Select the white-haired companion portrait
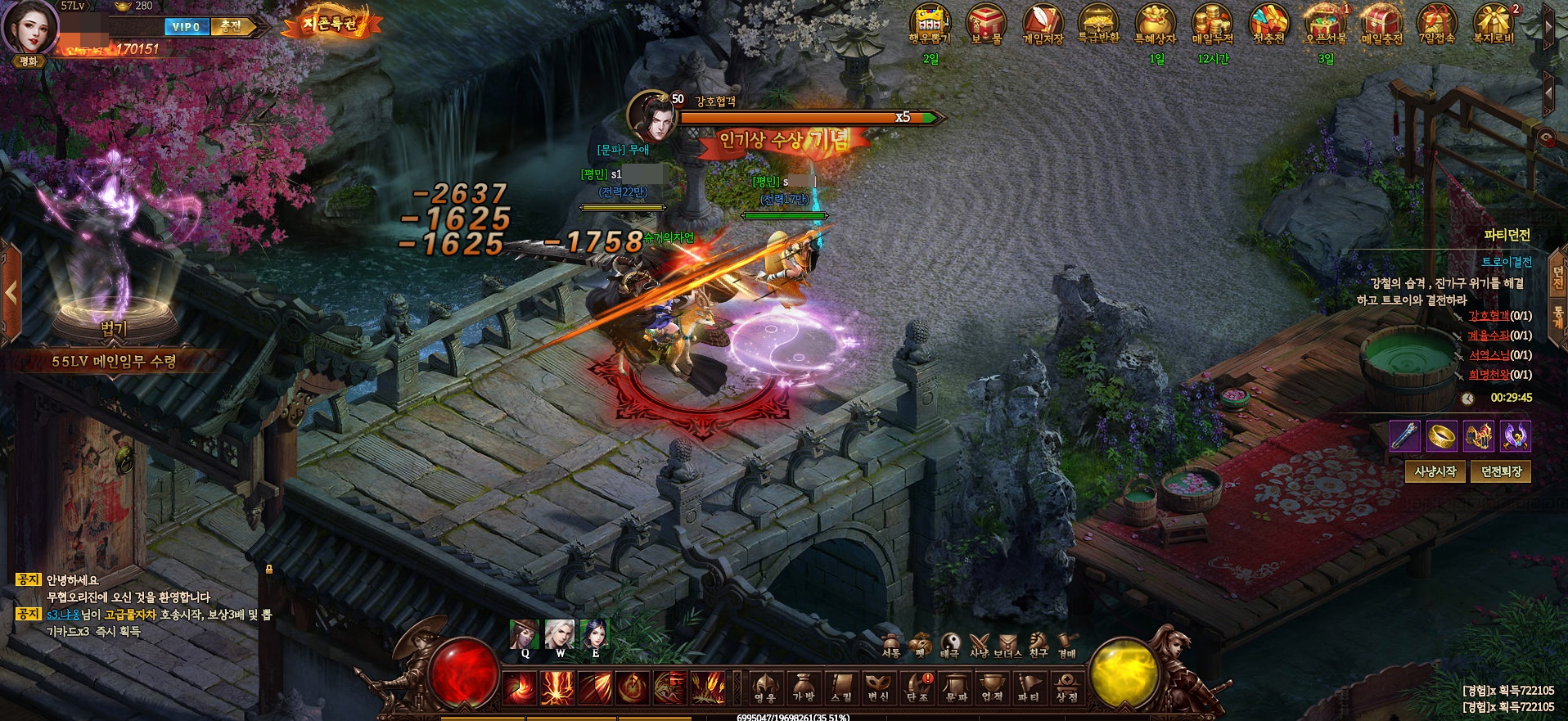Viewport: 1568px width, 721px height. pos(560,635)
